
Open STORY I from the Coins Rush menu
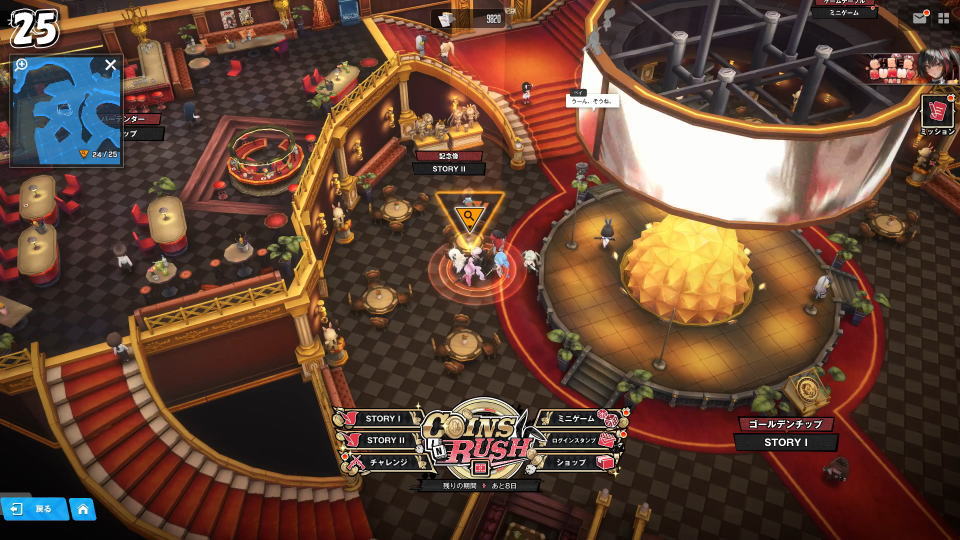click(381, 419)
